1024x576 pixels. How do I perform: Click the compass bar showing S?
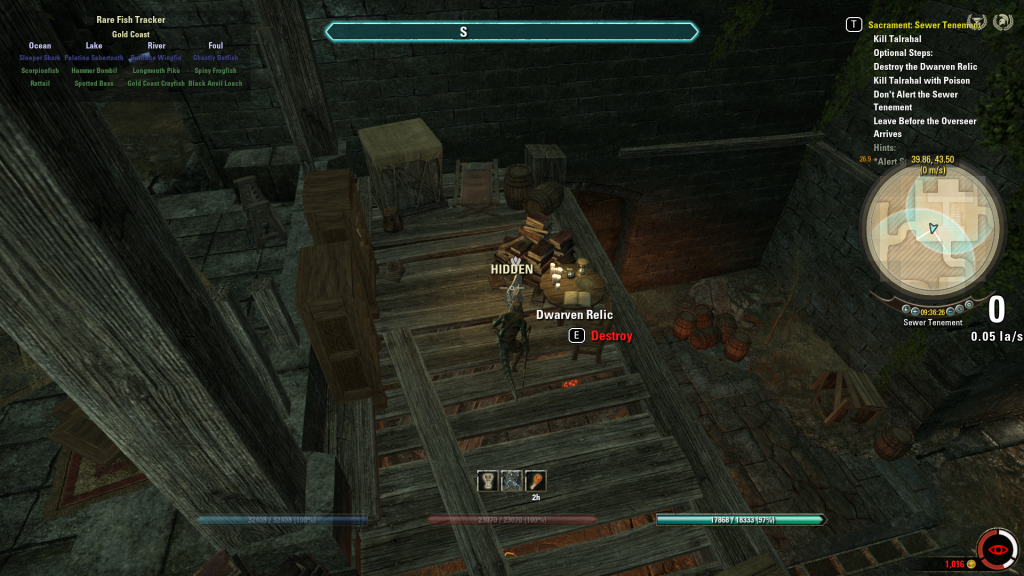[x=512, y=32]
